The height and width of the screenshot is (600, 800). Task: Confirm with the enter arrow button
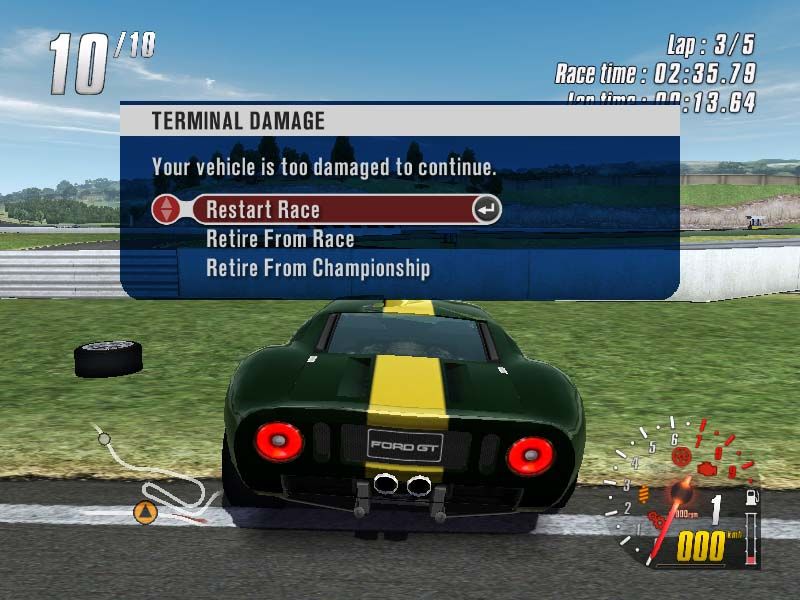click(x=486, y=210)
